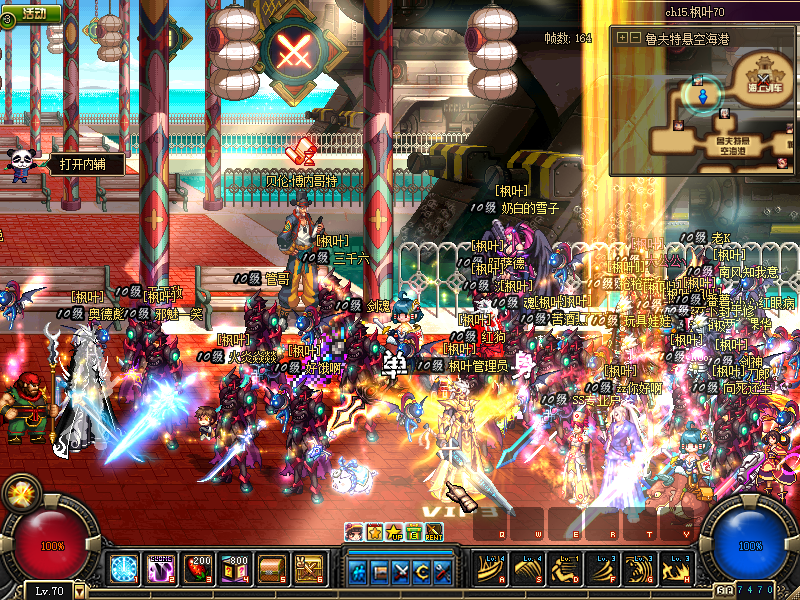The image size is (800, 600).
Task: Zoom out the minimap with minus button
Action: pos(635,38)
